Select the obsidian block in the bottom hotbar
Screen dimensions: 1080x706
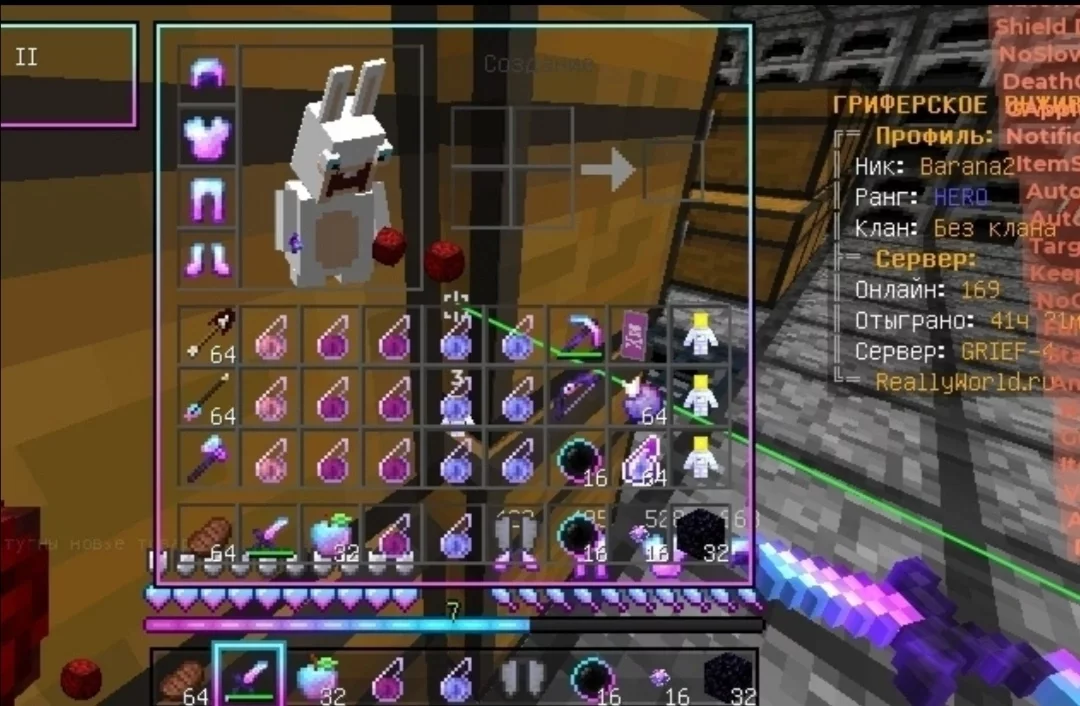click(726, 676)
